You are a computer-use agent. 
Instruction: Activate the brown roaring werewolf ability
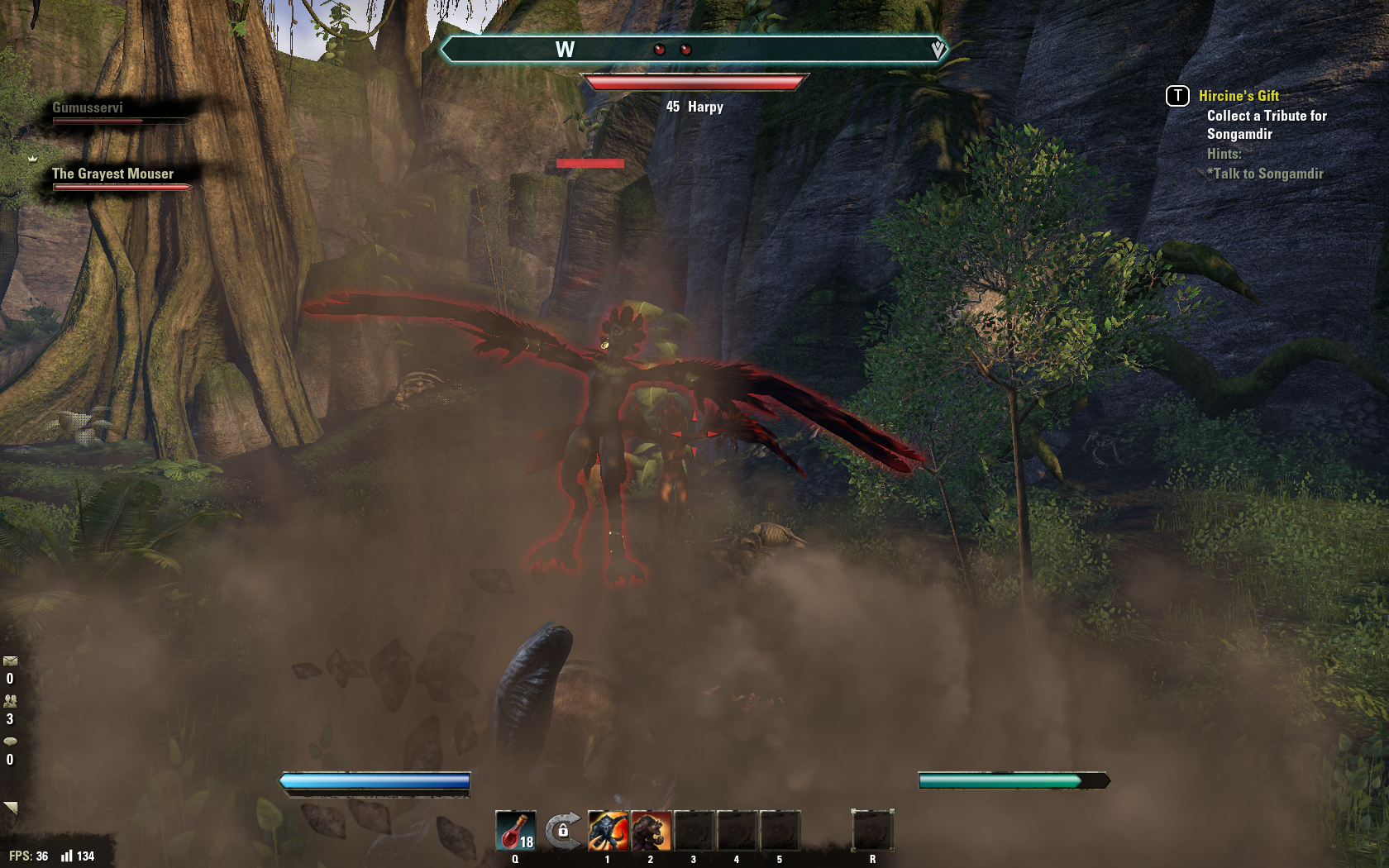(x=651, y=831)
